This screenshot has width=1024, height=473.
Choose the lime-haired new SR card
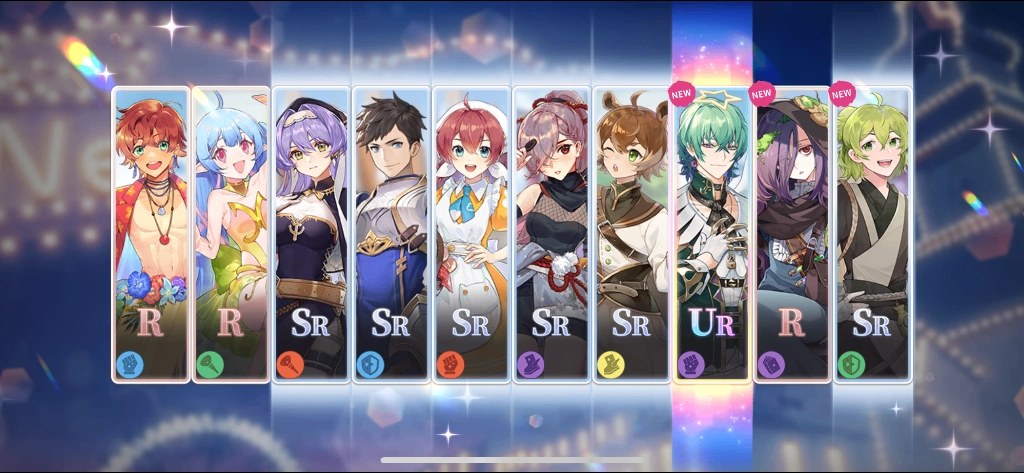[x=871, y=235]
